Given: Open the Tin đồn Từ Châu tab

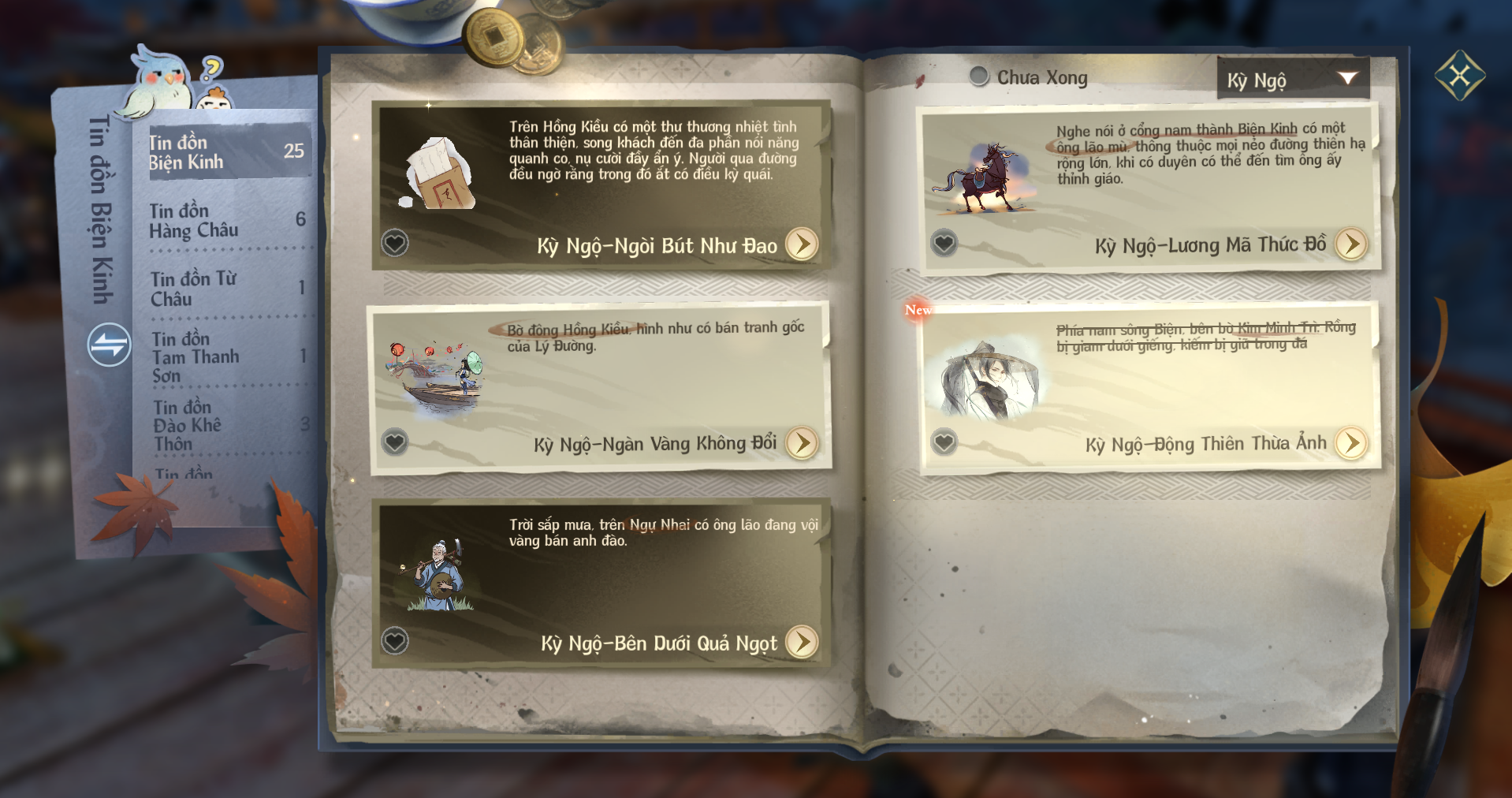Looking at the screenshot, I should tap(227, 289).
